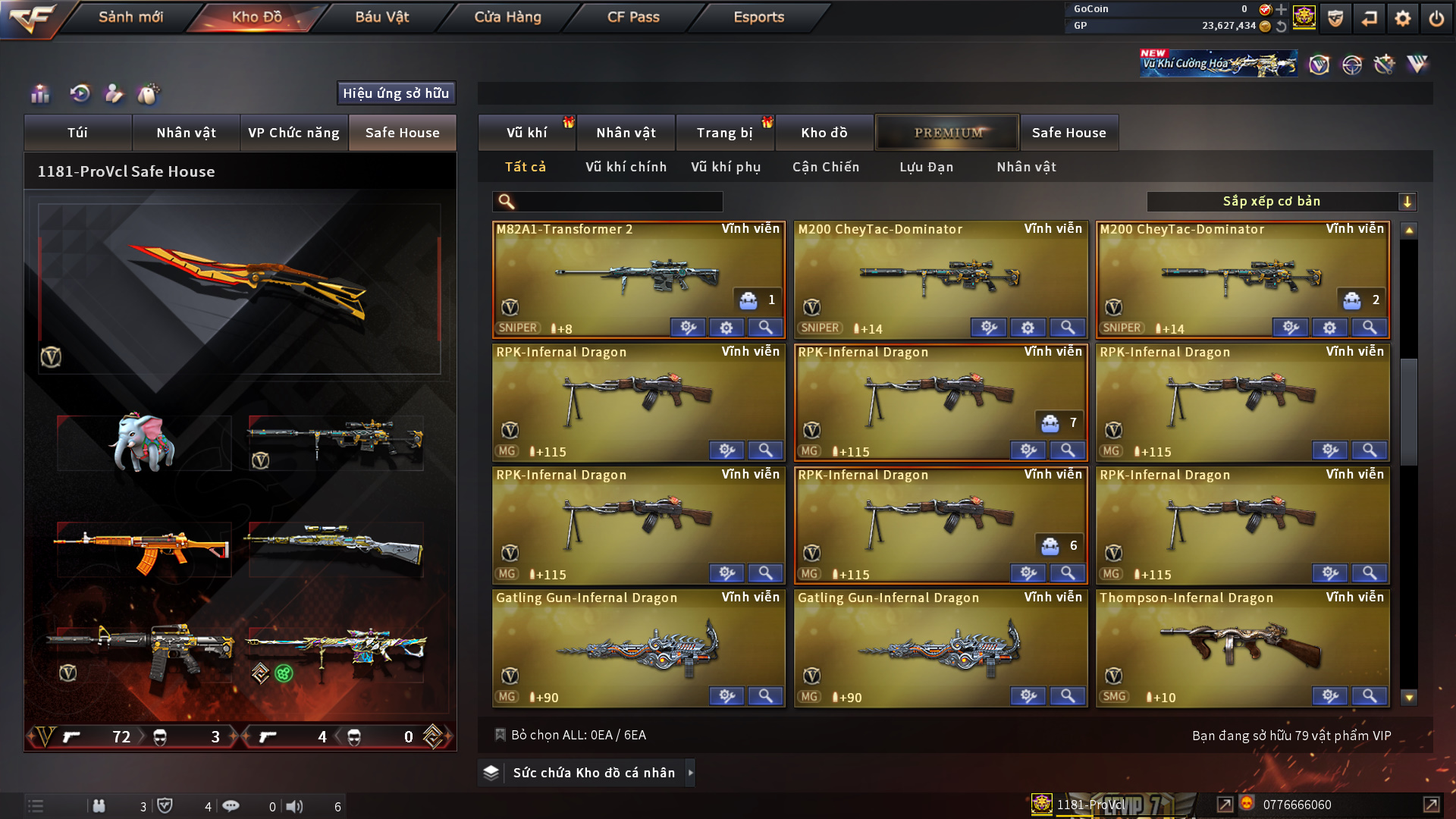Image resolution: width=1456 pixels, height=819 pixels.
Task: Filter by Vũ khí chính
Action: pos(626,167)
